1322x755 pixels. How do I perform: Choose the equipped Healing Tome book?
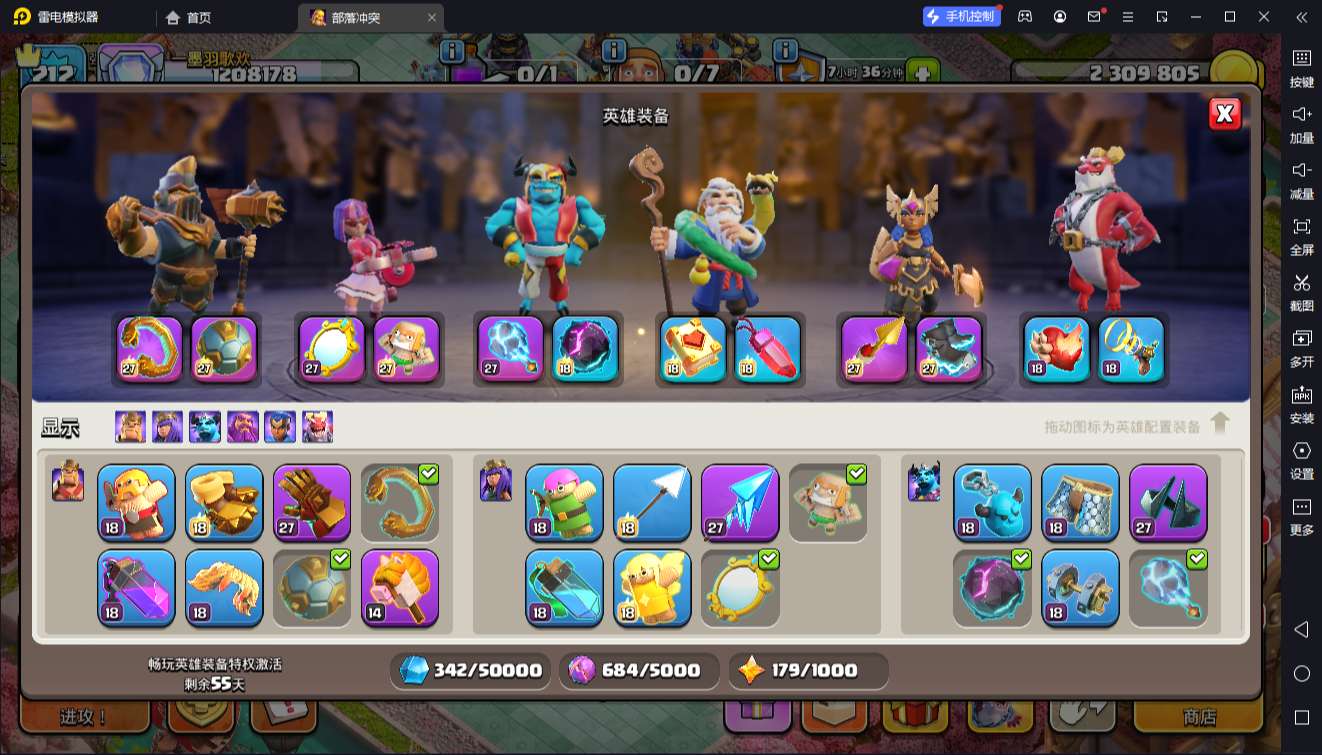[x=693, y=349]
